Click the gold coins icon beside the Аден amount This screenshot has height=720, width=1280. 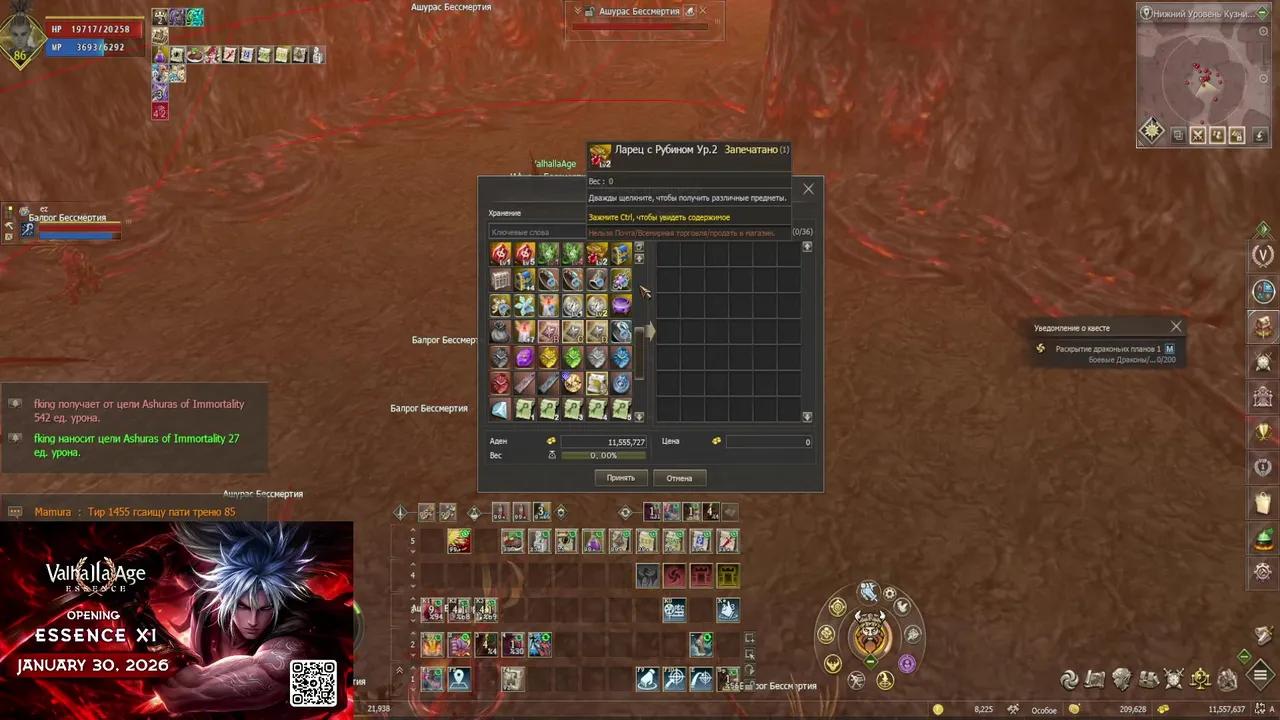[x=551, y=441]
